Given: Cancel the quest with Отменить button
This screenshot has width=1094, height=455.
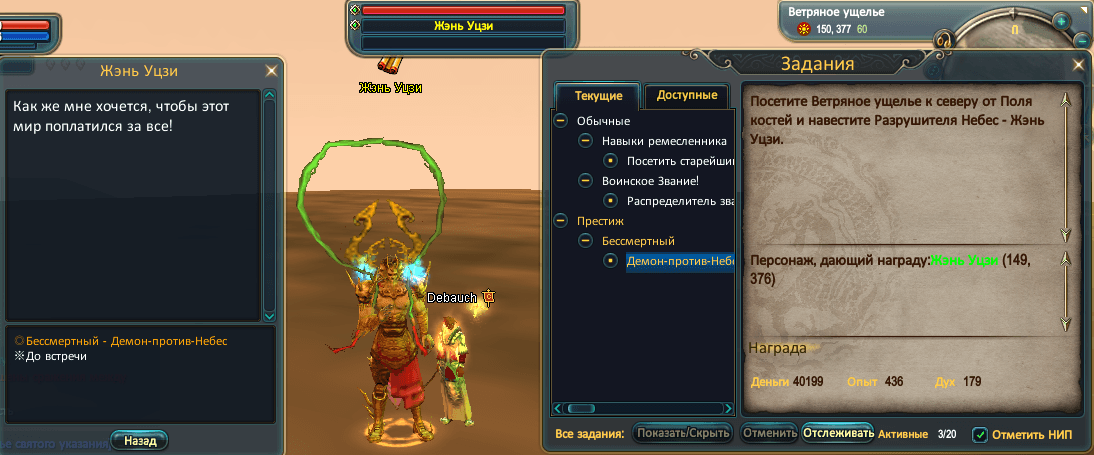Looking at the screenshot, I should [769, 434].
